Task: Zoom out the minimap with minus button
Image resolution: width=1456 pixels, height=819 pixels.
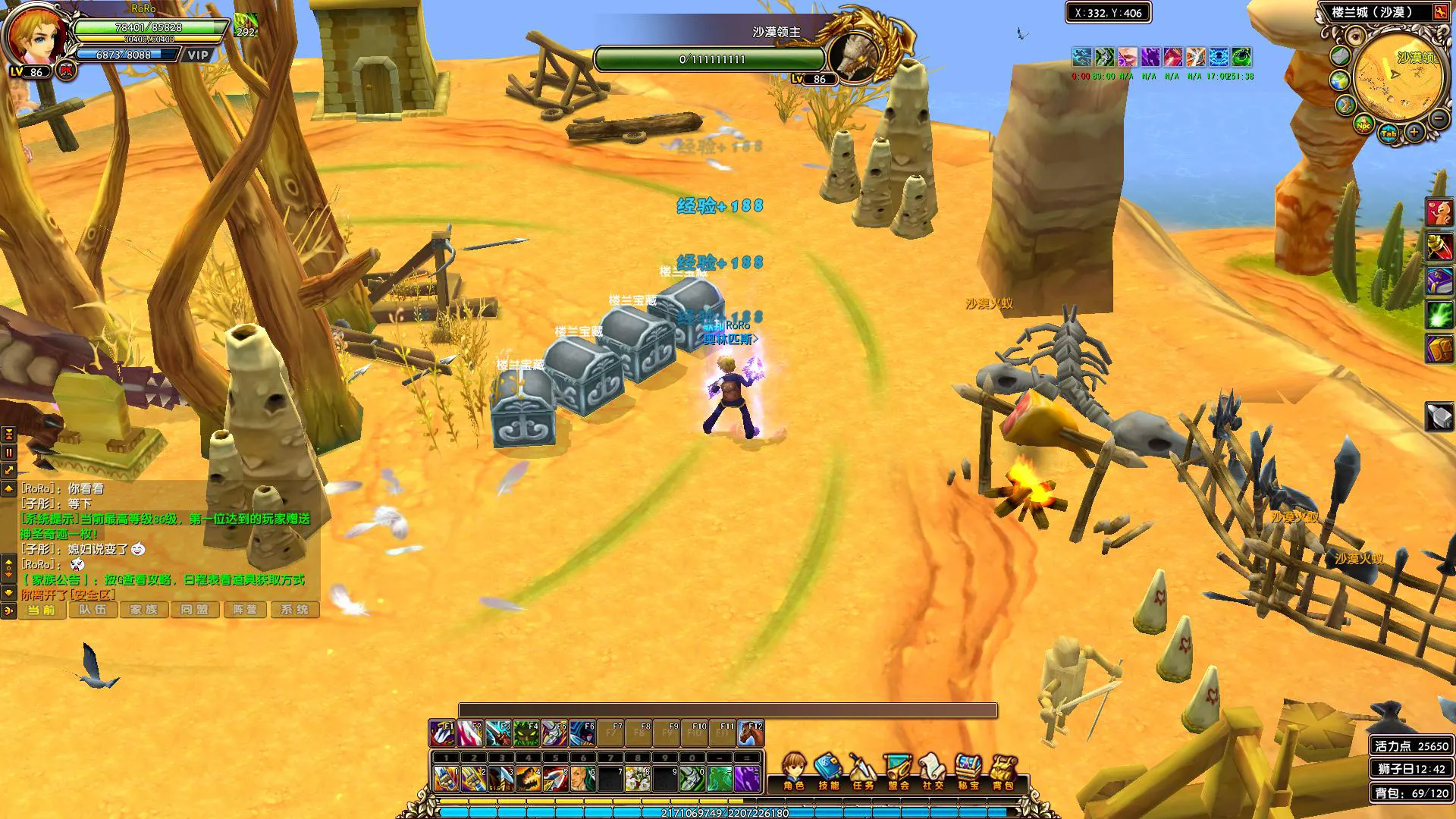Action: [x=1438, y=118]
